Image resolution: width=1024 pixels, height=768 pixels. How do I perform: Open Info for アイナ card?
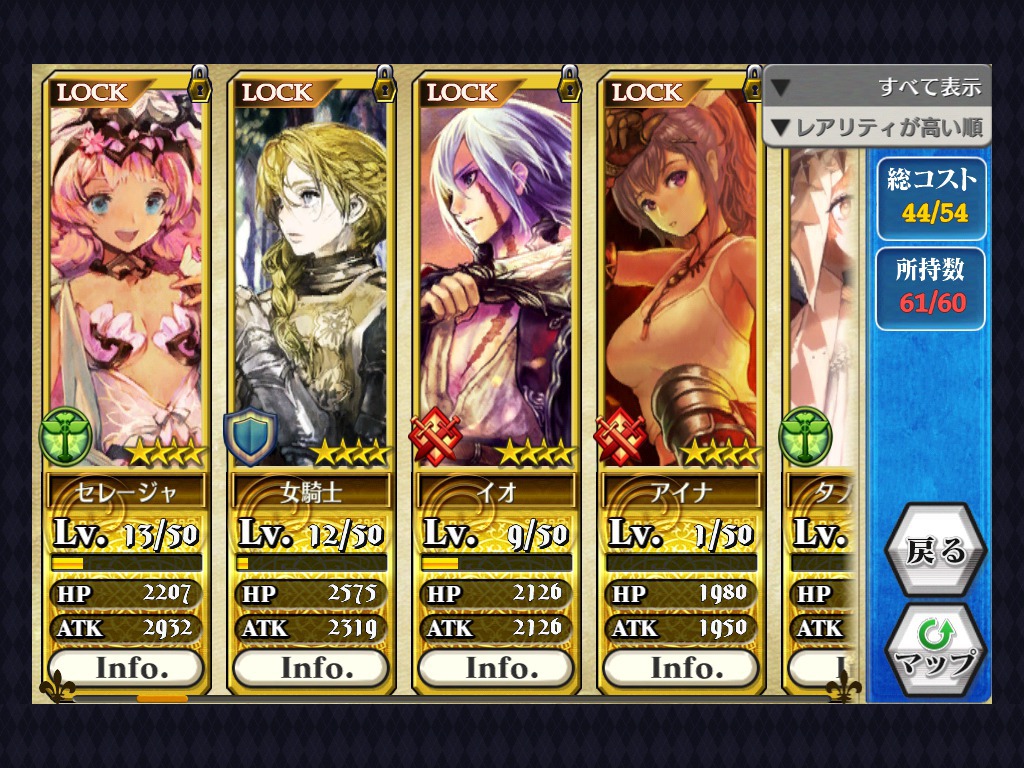click(x=680, y=667)
